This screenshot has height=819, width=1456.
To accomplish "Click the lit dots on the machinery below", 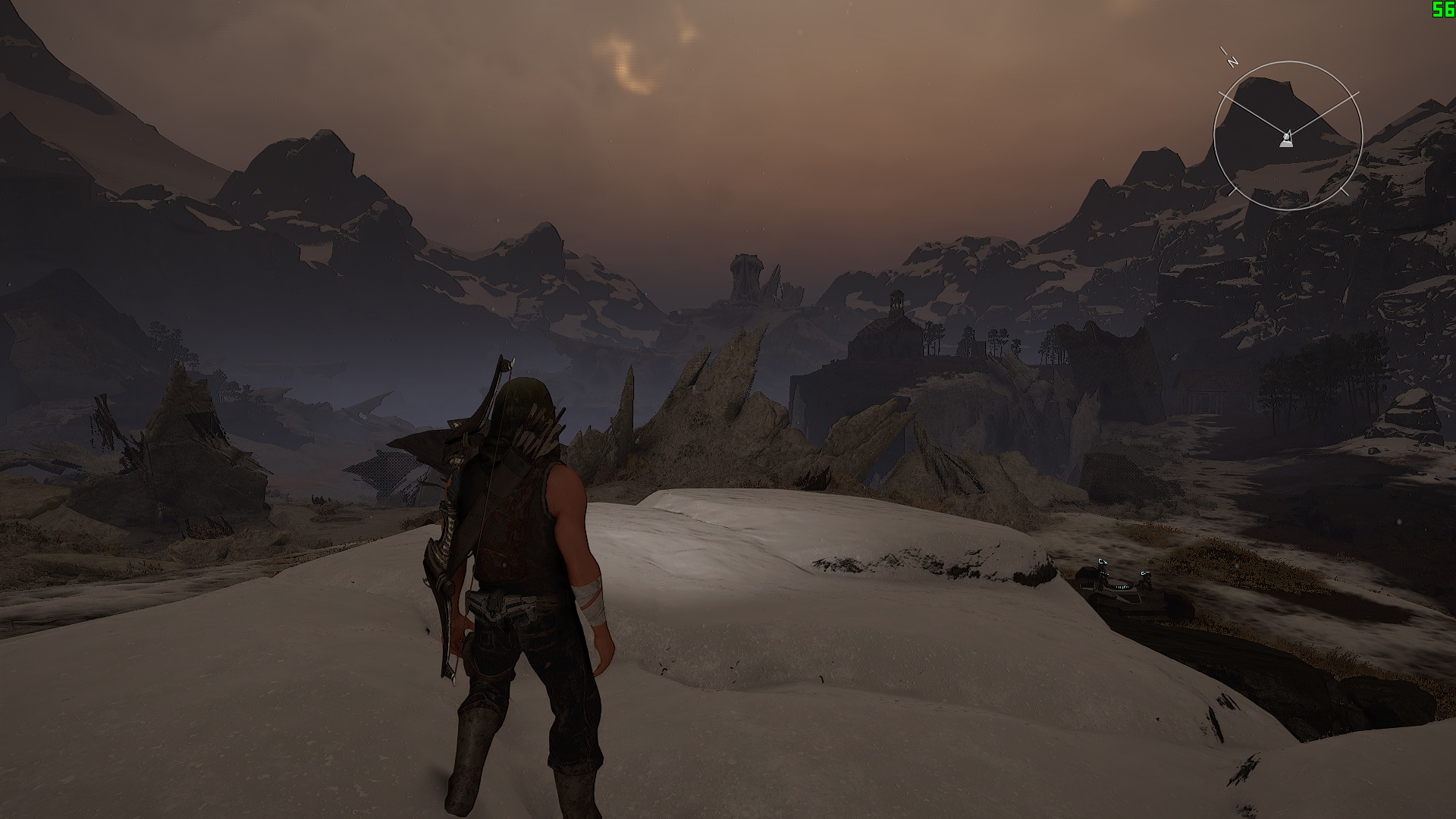I will [1122, 587].
